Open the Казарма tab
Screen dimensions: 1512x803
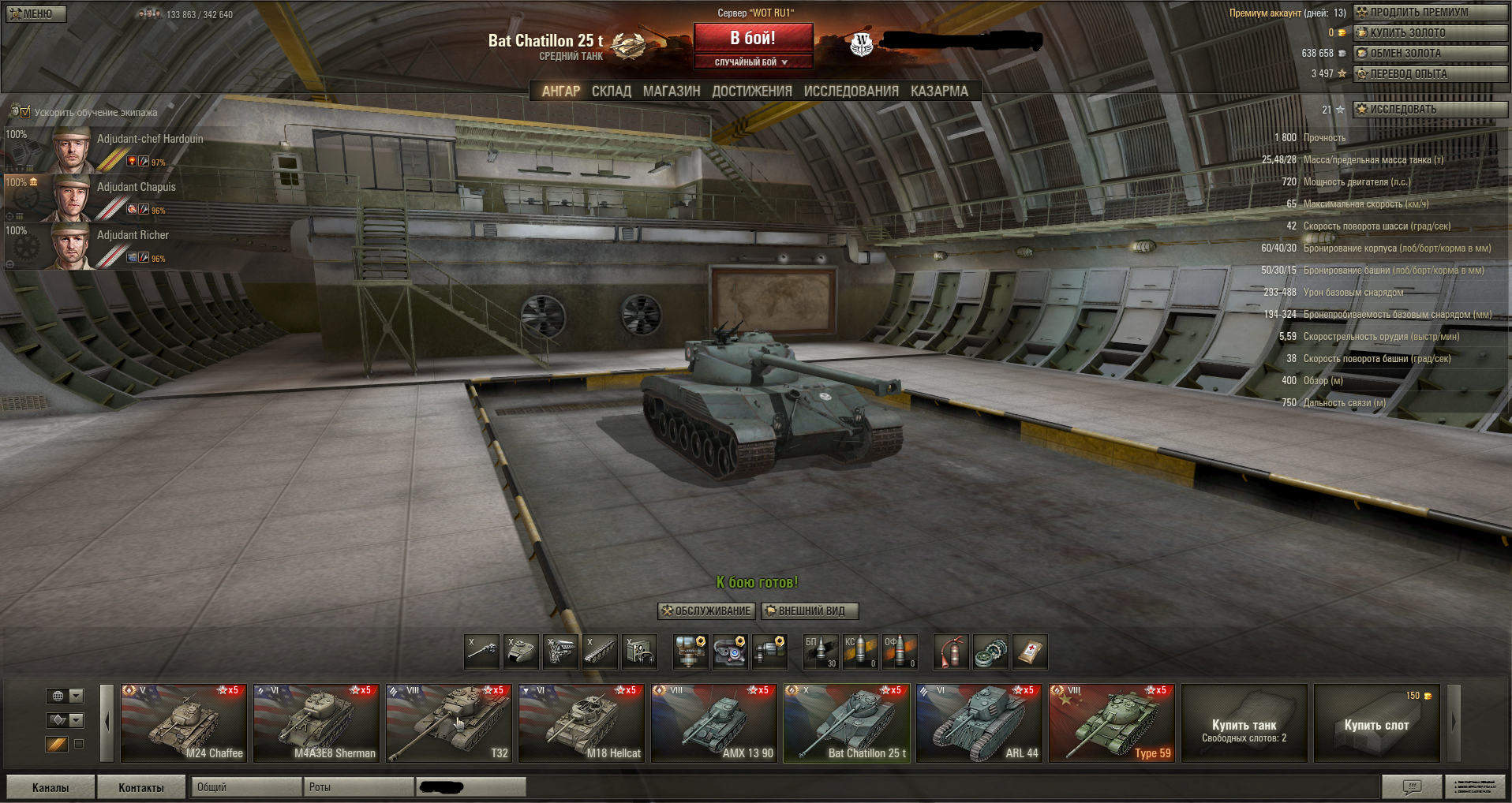939,92
